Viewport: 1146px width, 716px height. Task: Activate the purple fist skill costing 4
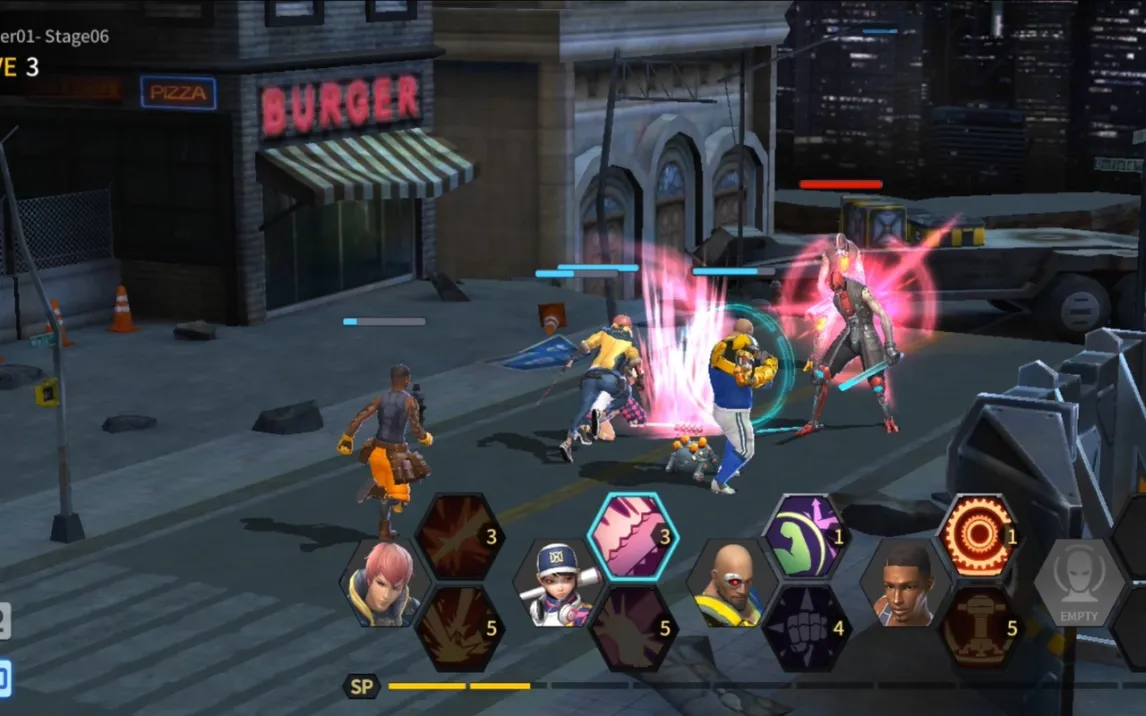tap(806, 628)
